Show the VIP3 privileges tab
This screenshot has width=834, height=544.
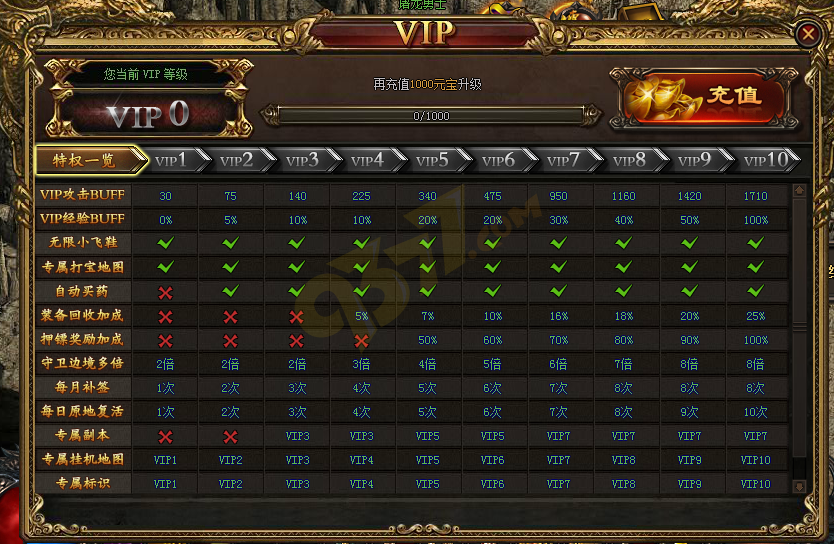point(303,160)
